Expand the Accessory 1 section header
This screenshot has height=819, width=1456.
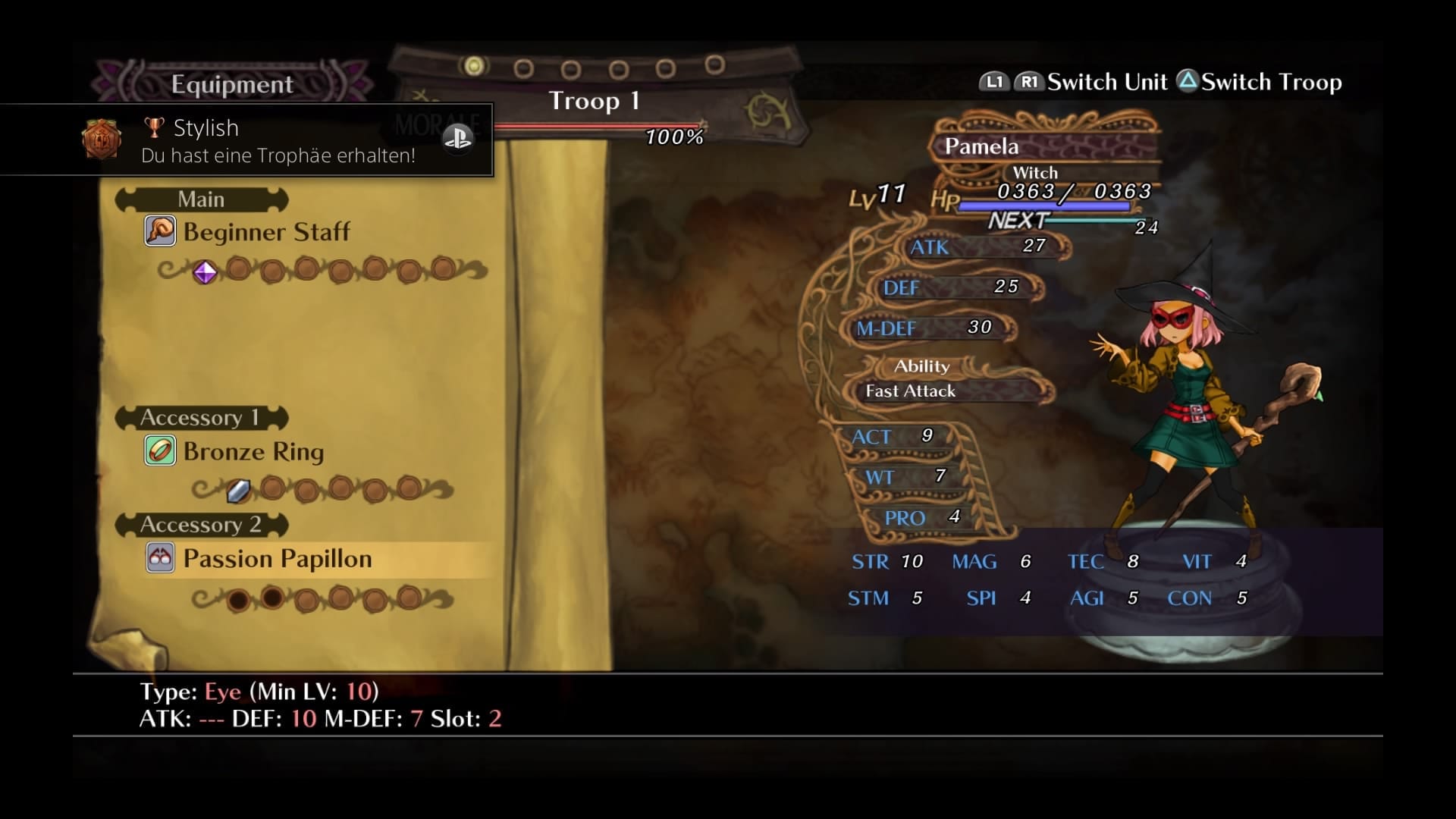click(x=200, y=417)
